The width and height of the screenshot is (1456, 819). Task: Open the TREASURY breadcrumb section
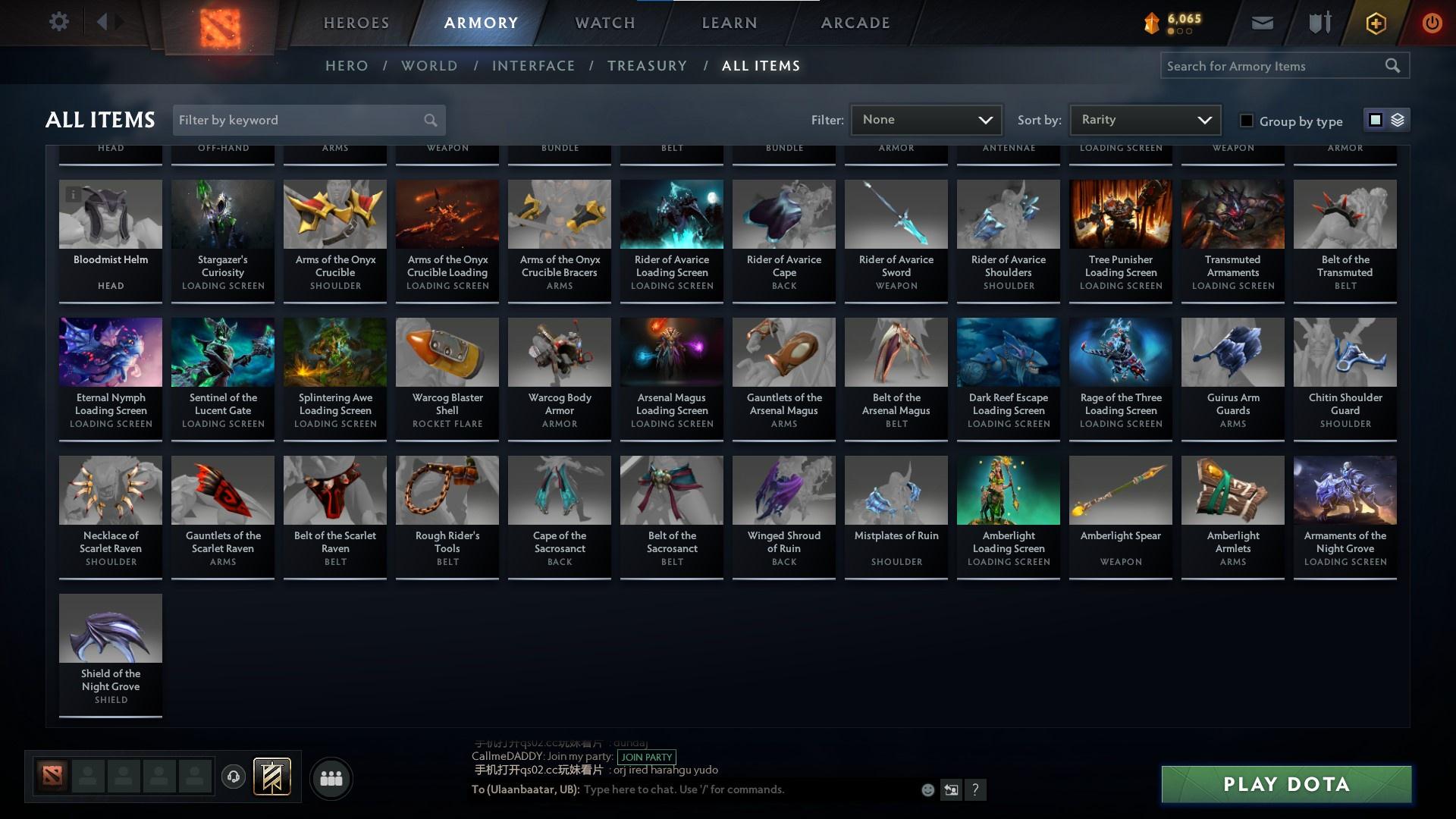pyautogui.click(x=647, y=66)
